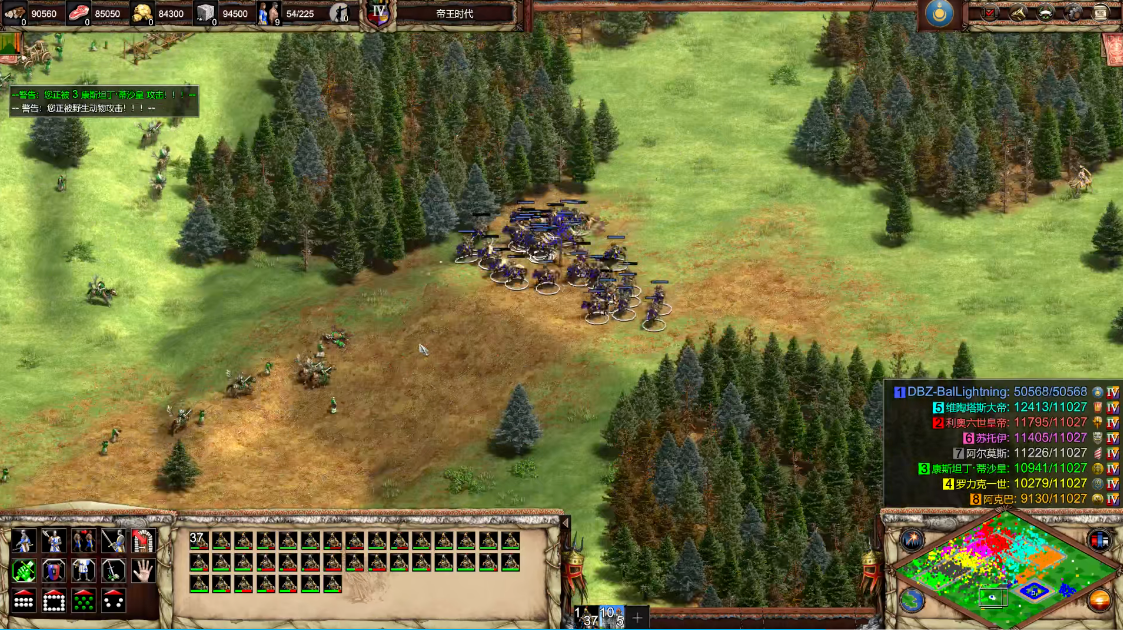Select the green staggered formation button
Screen dimensions: 1123x630
coord(84,601)
